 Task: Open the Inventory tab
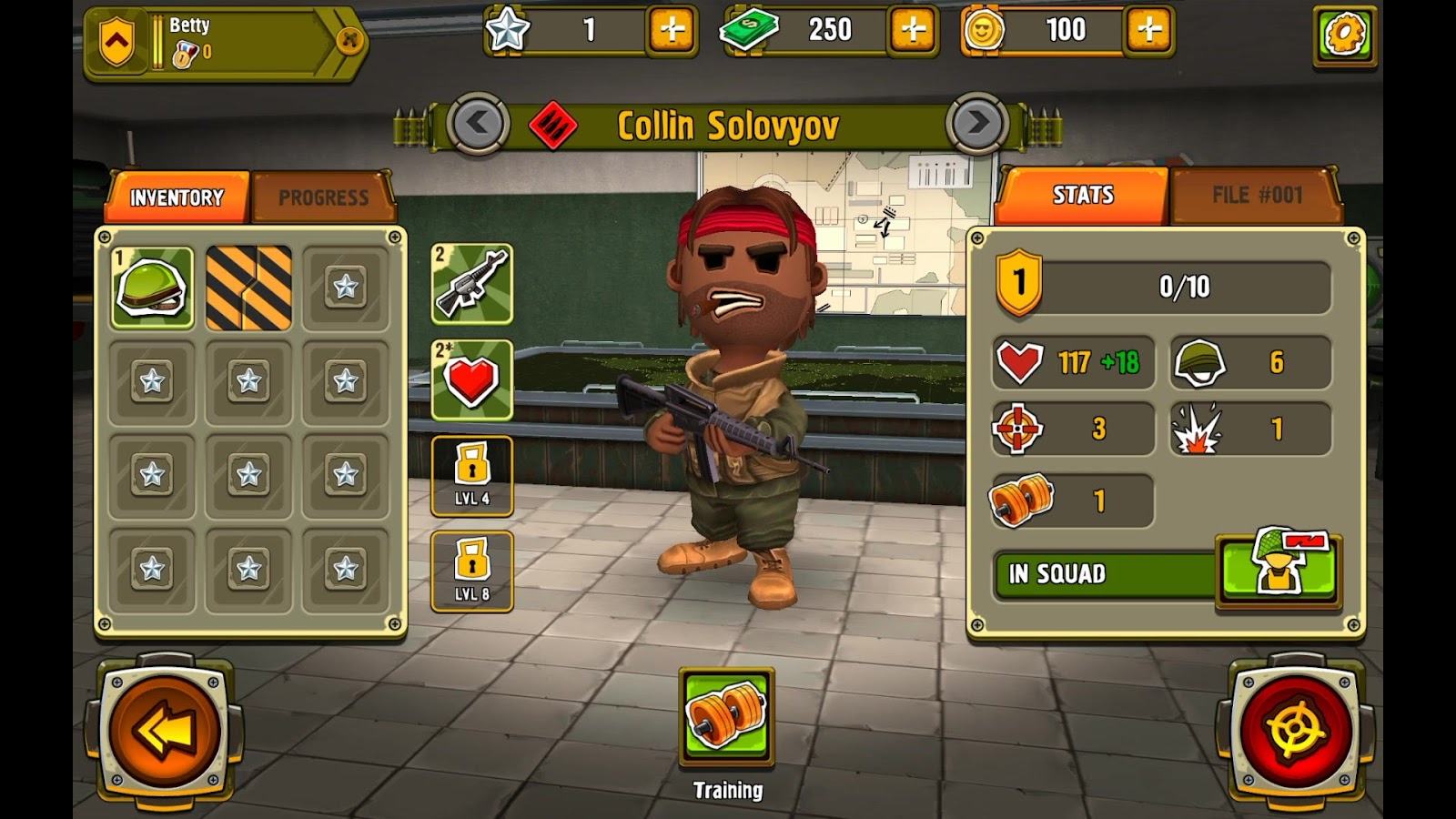[x=177, y=197]
